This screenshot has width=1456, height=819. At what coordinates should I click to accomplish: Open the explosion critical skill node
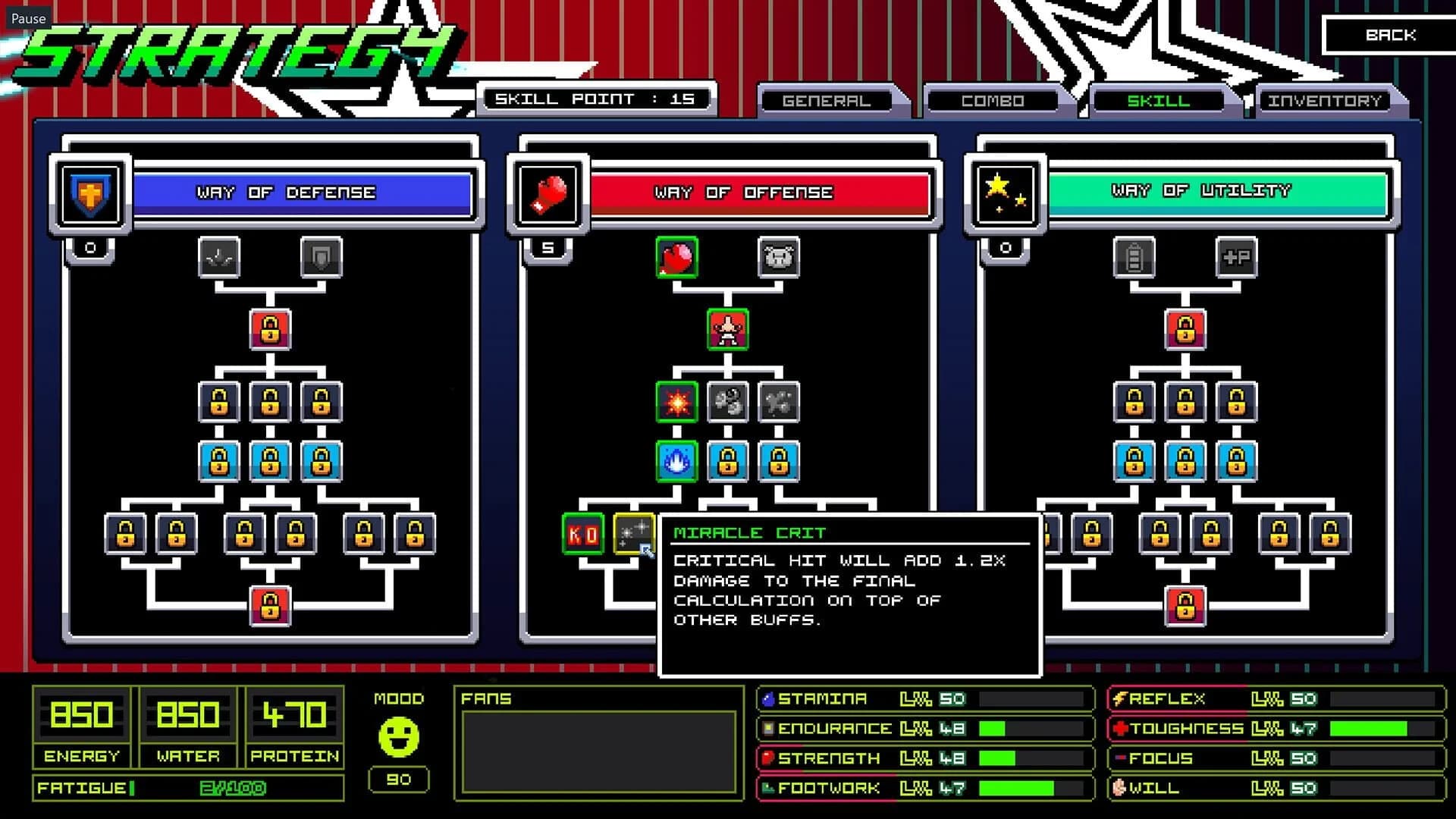click(x=677, y=402)
